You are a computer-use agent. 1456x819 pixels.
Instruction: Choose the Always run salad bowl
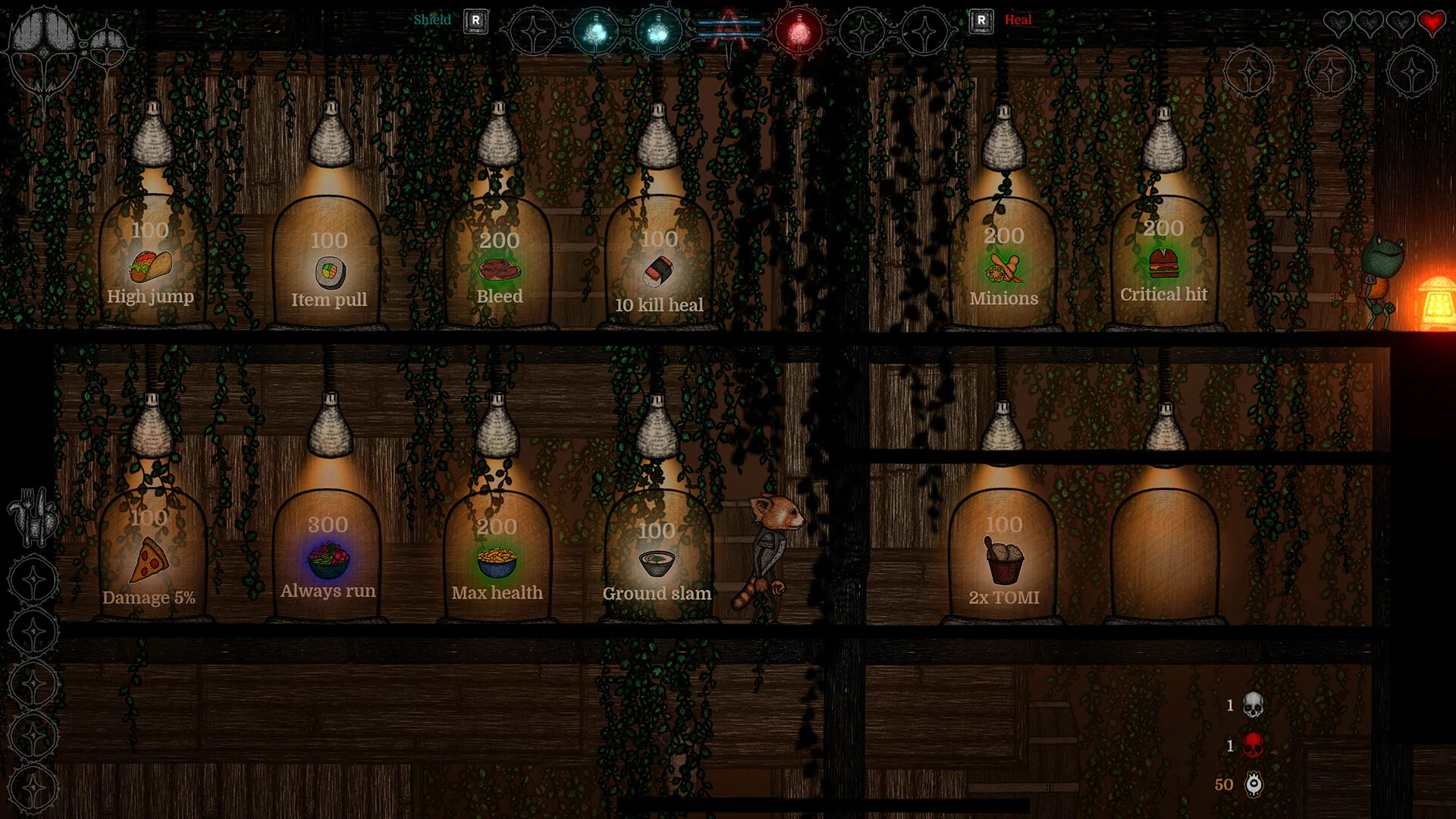[x=328, y=560]
